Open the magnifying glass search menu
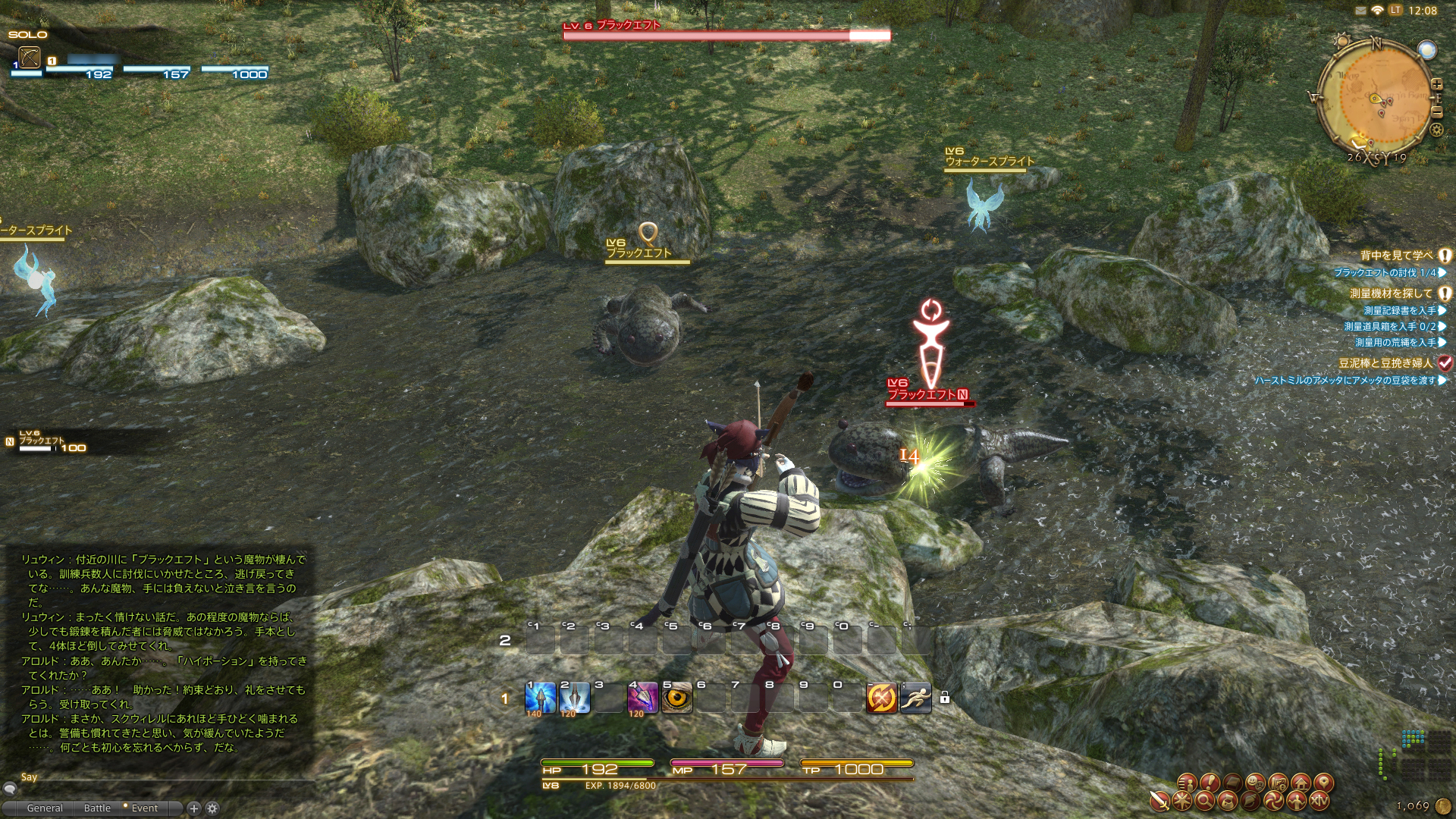Screen dimensions: 1456x819 tap(1205, 801)
